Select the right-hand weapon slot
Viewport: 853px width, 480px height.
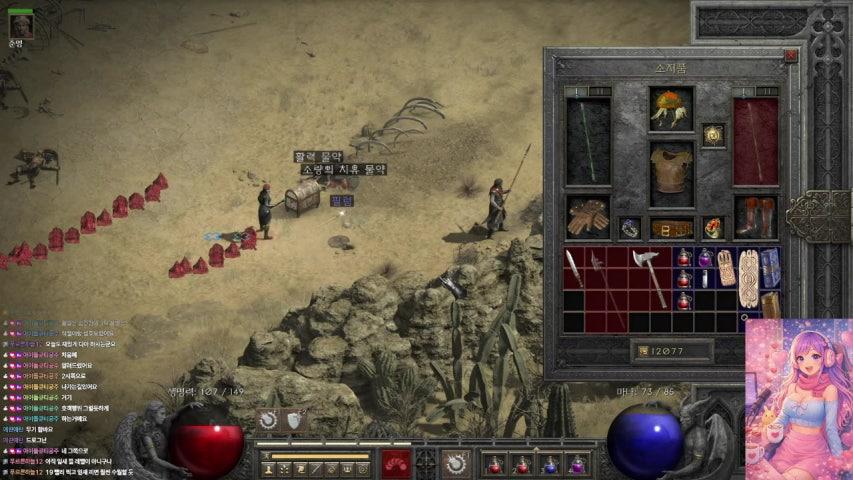point(755,140)
